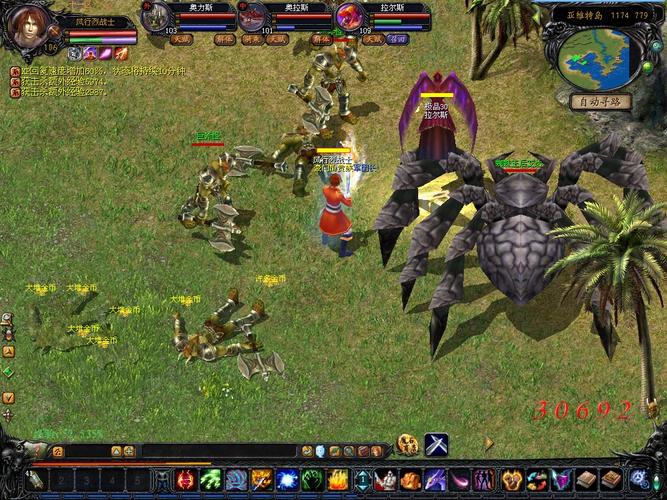Select the player character portrait
Image resolution: width=667 pixels, height=500 pixels.
pos(35,27)
